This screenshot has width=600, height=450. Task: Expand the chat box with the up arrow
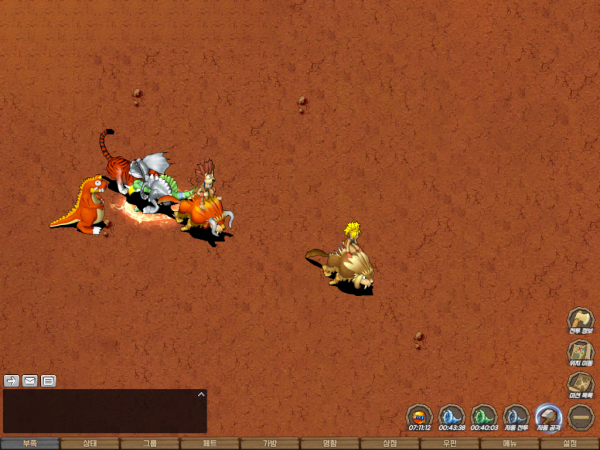[200, 395]
